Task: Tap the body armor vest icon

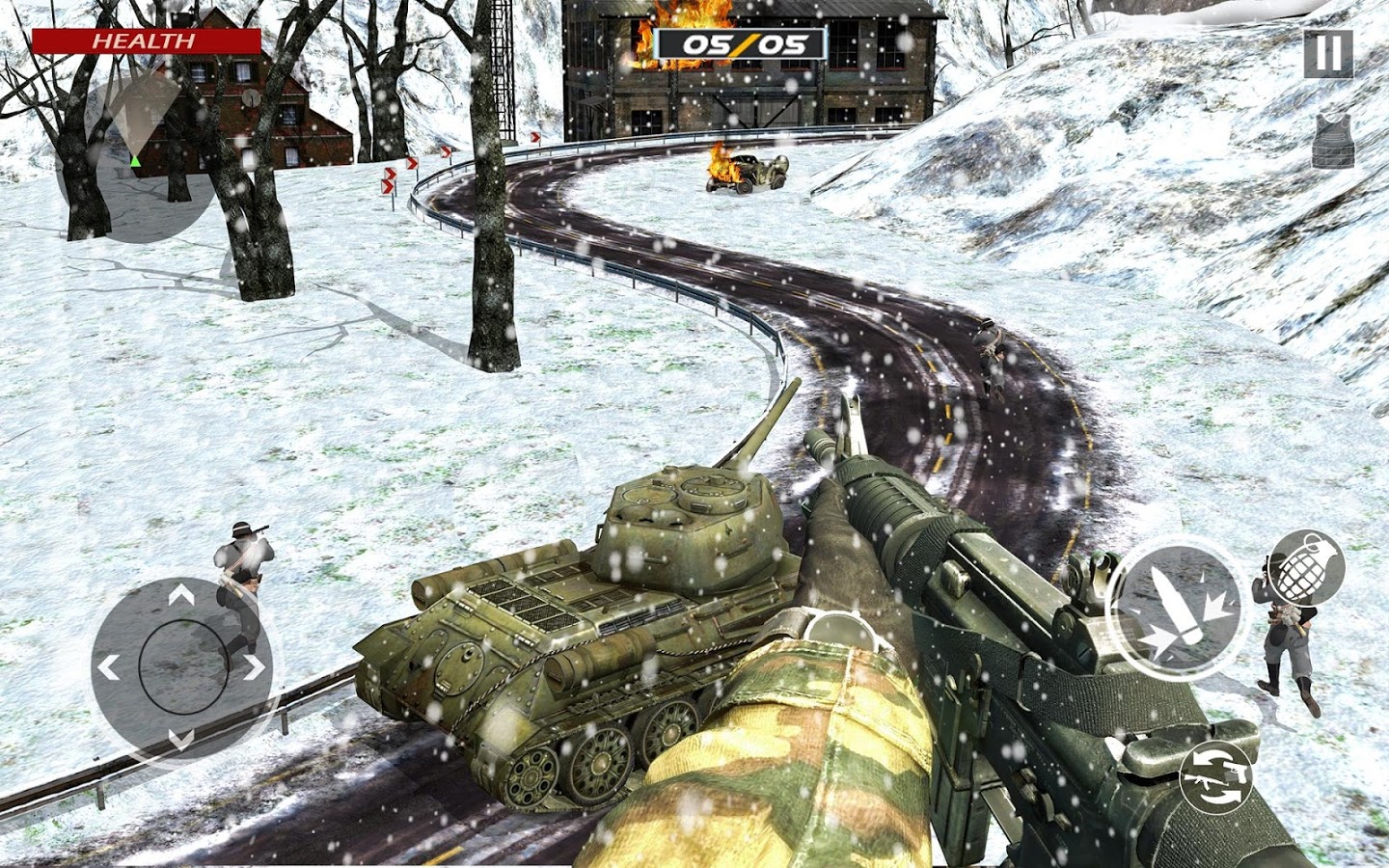Action: [x=1333, y=141]
